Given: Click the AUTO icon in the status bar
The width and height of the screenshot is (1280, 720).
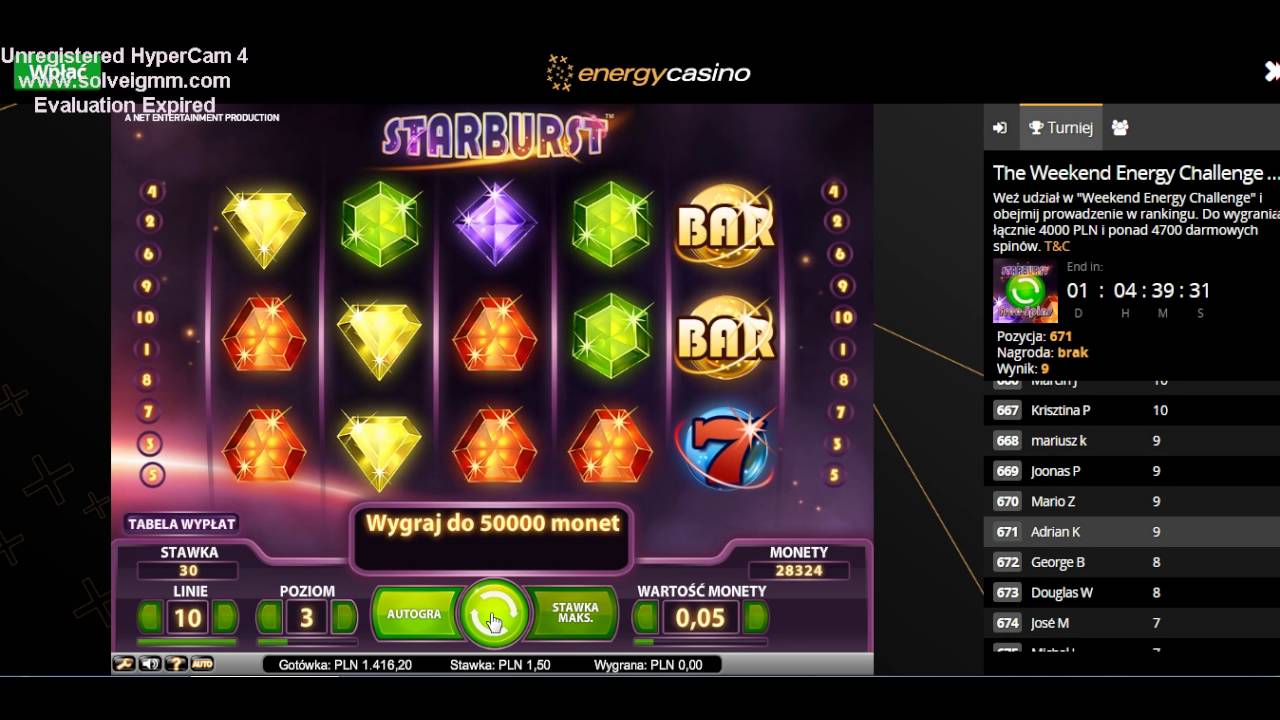Looking at the screenshot, I should click(201, 663).
